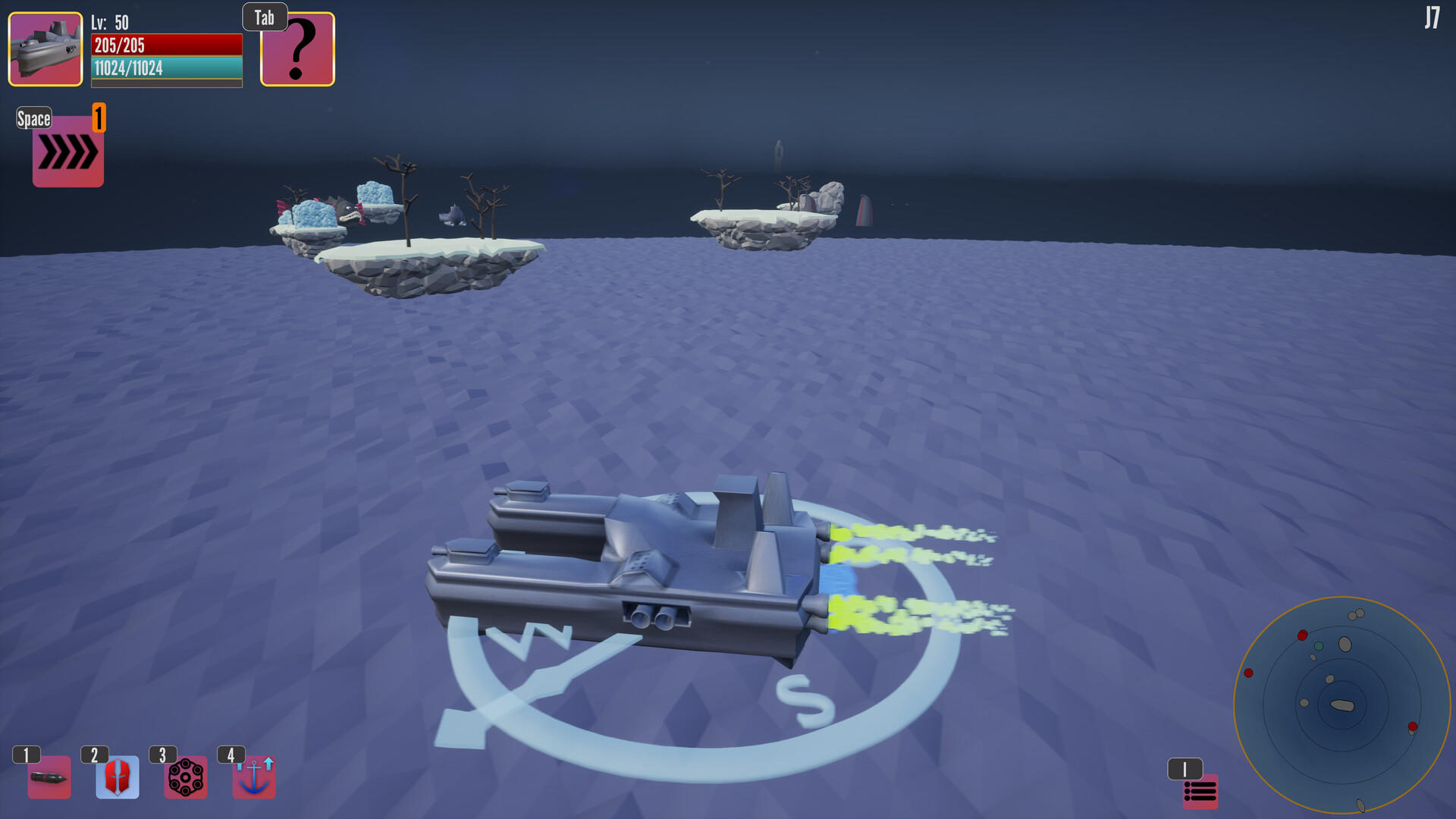Click the red enemy blip on the radar
Viewport: 1456px width, 819px height.
tap(1302, 635)
